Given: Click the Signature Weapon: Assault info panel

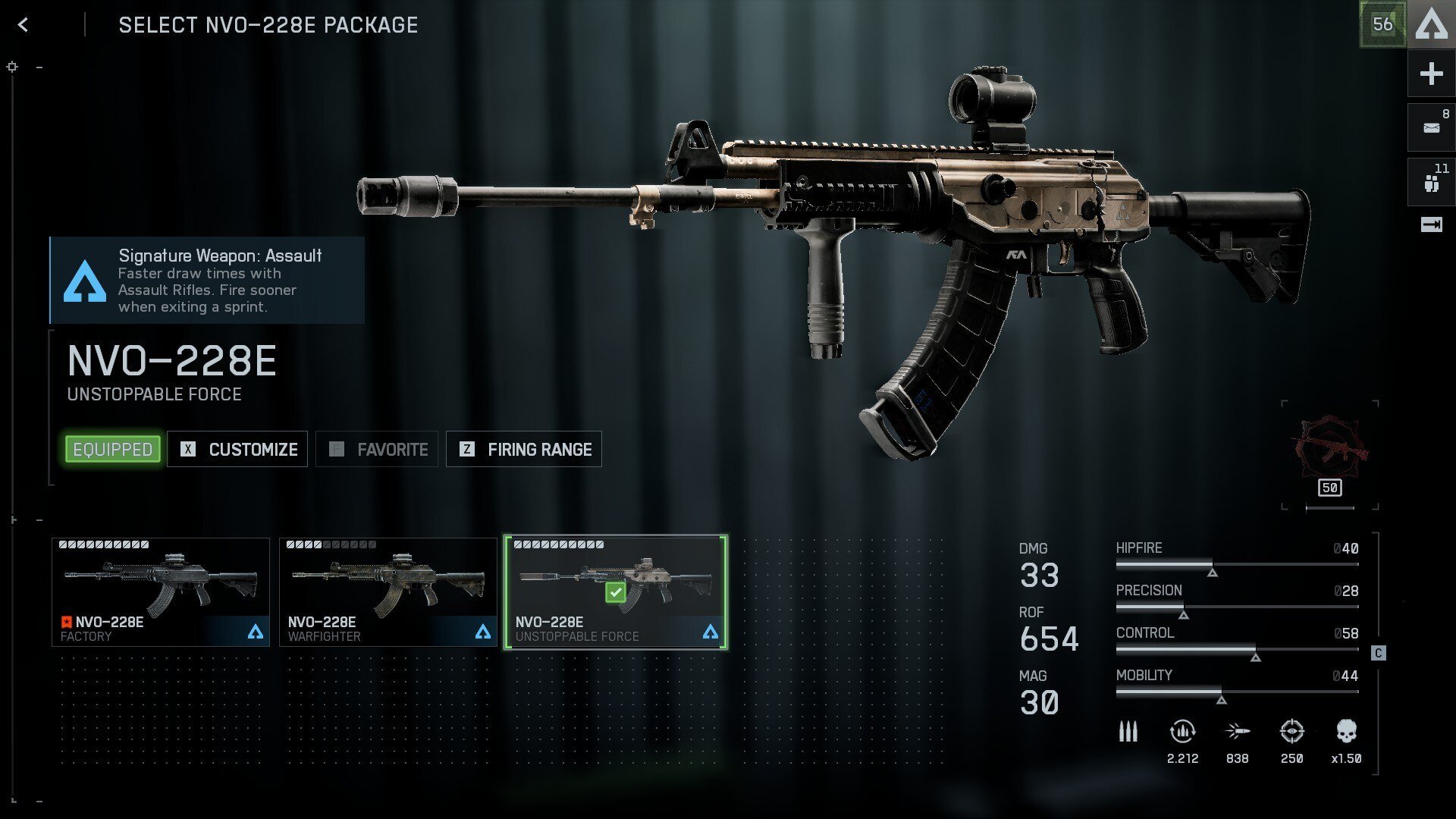Looking at the screenshot, I should coord(207,281).
